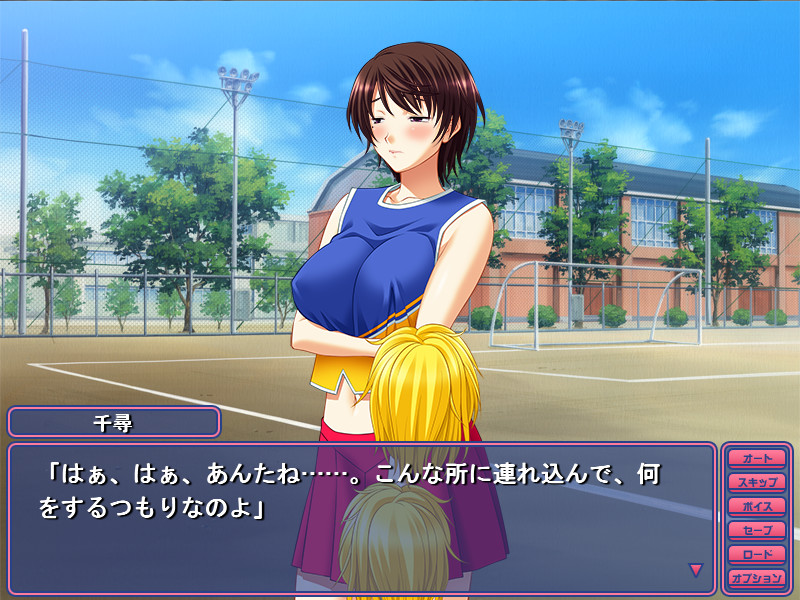Open the オプション settings menu
Screen dimensions: 800x600
(757, 578)
